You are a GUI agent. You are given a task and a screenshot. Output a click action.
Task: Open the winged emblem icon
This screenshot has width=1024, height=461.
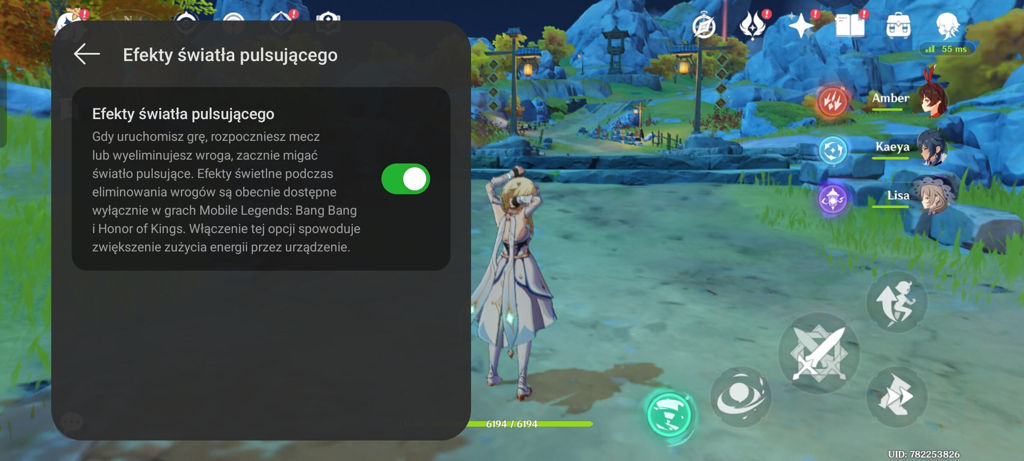[x=753, y=26]
